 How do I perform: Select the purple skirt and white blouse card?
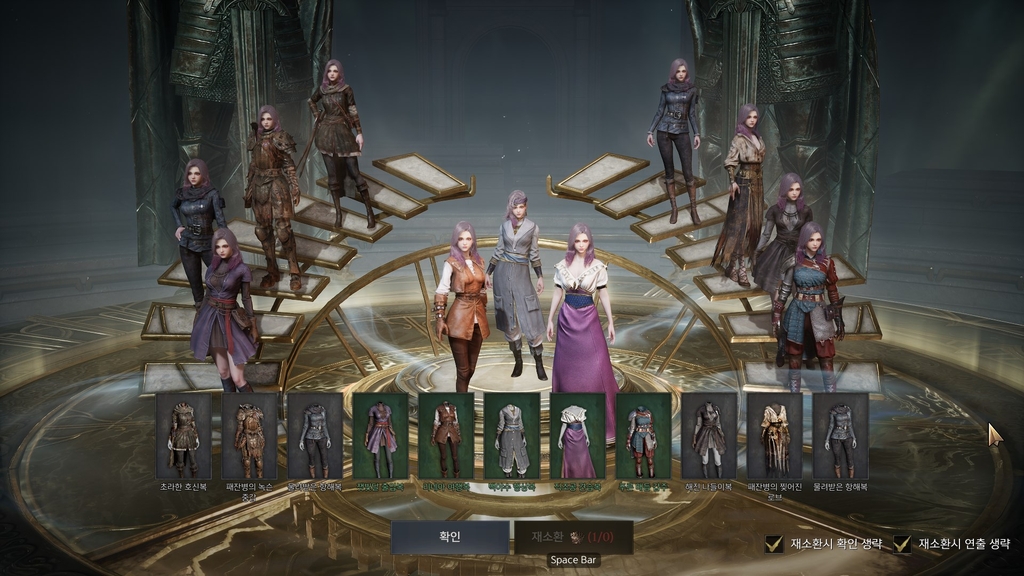tap(577, 436)
